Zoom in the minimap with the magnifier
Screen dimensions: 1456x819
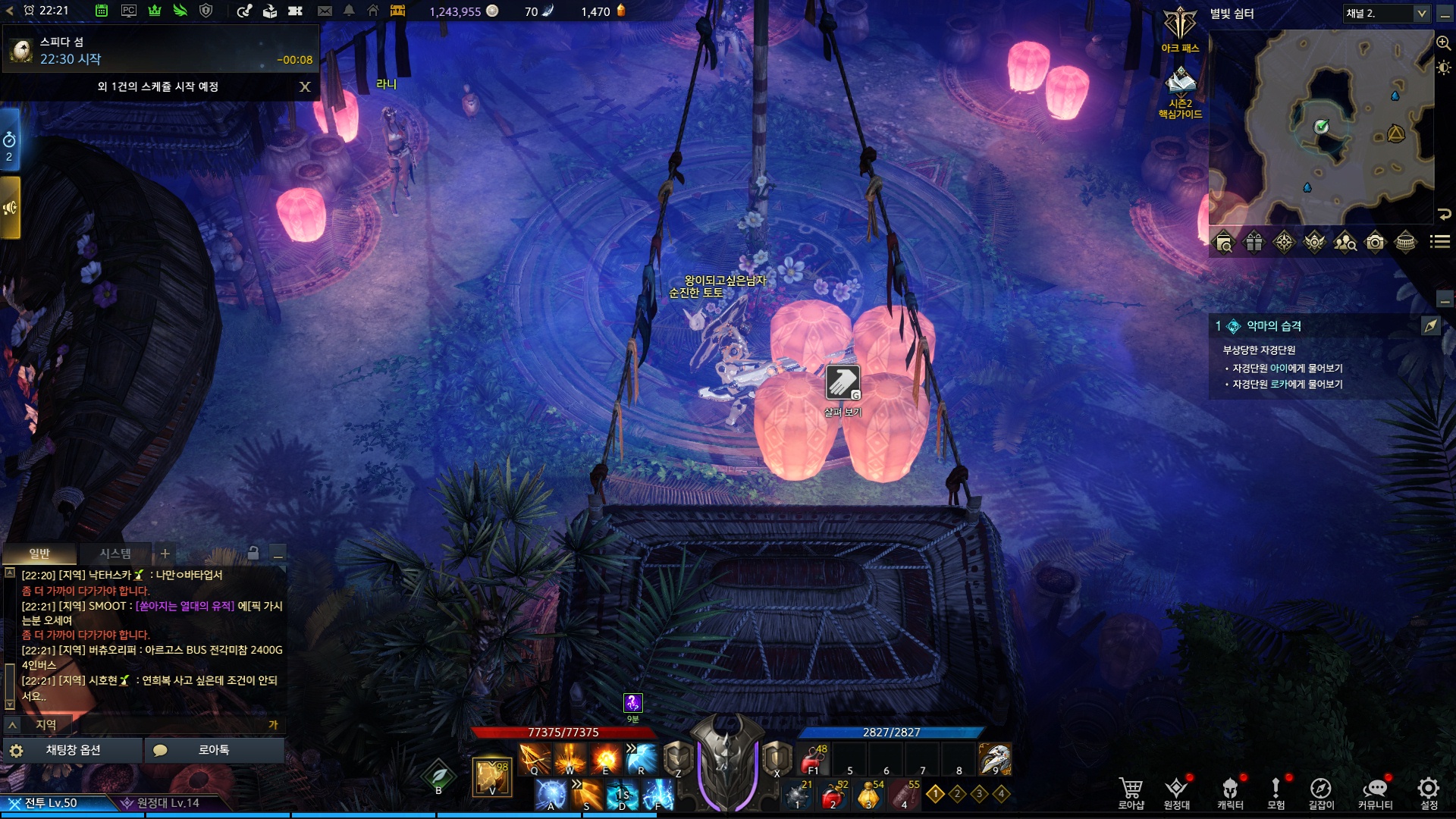pos(1443,43)
